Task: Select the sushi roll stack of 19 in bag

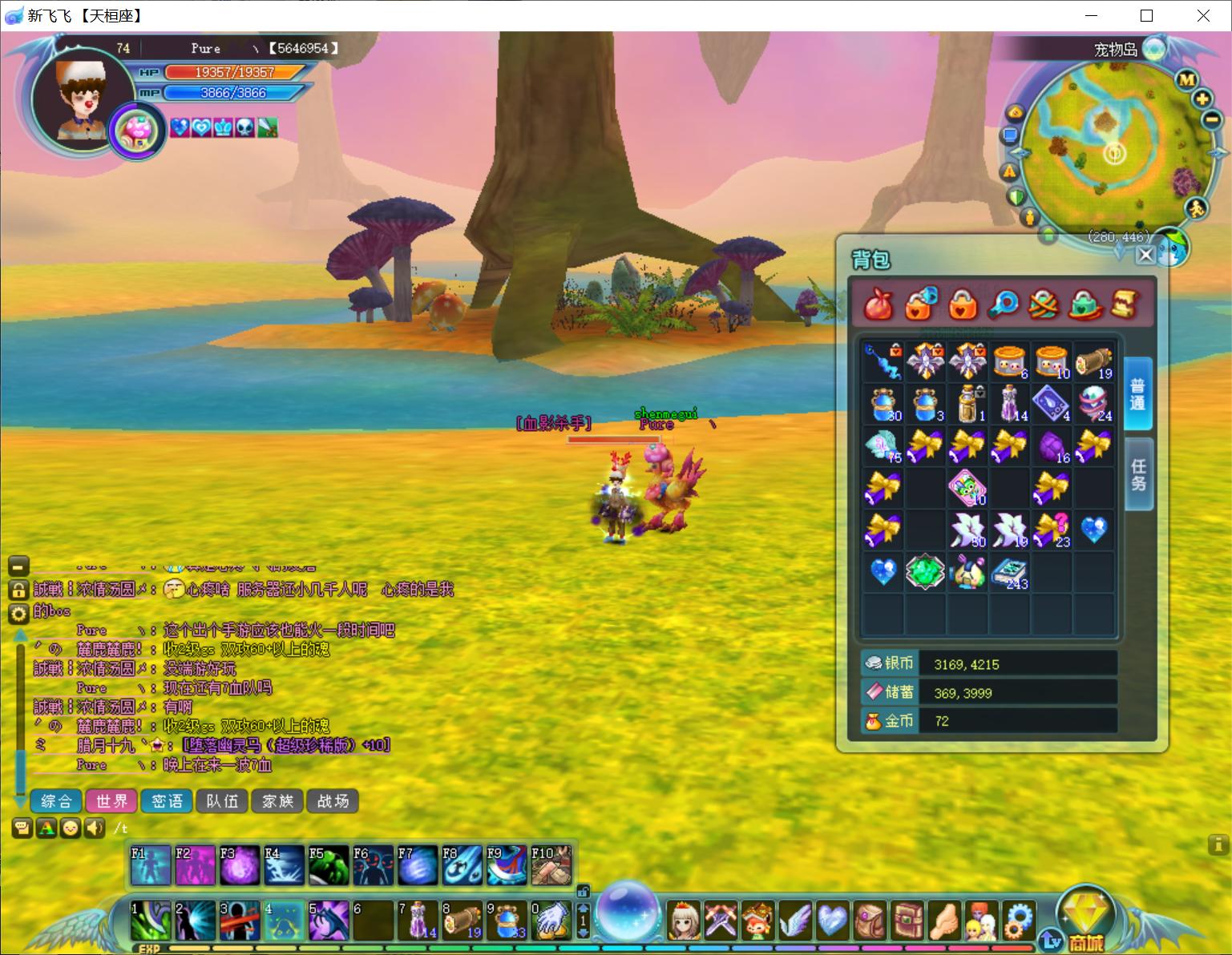Action: click(1093, 361)
